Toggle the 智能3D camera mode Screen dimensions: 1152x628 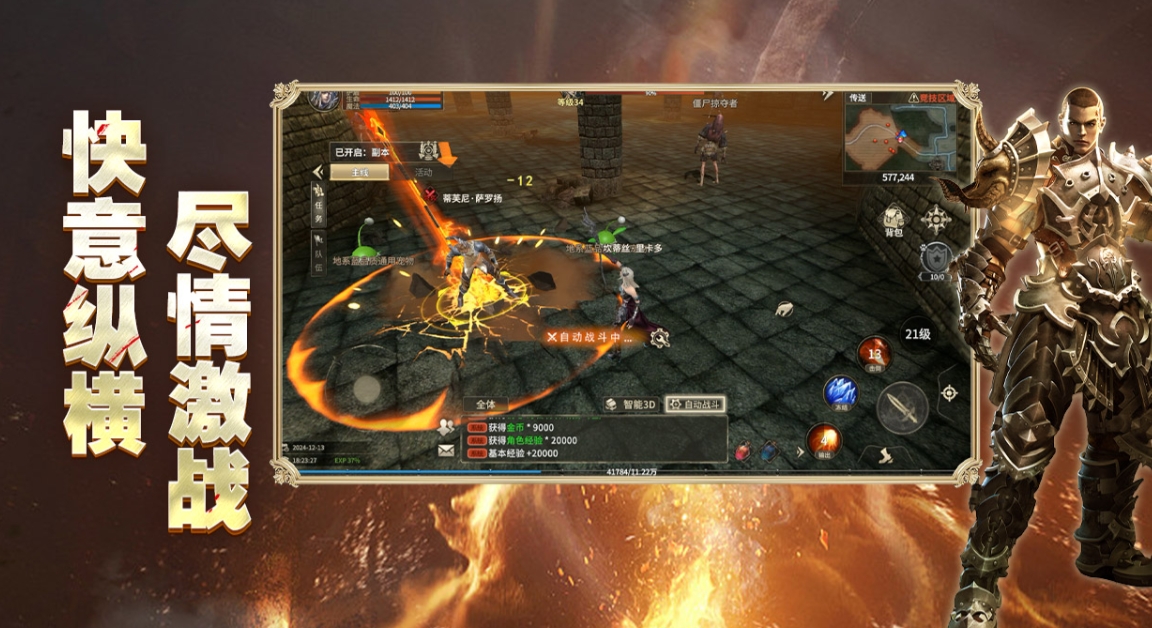[x=632, y=405]
